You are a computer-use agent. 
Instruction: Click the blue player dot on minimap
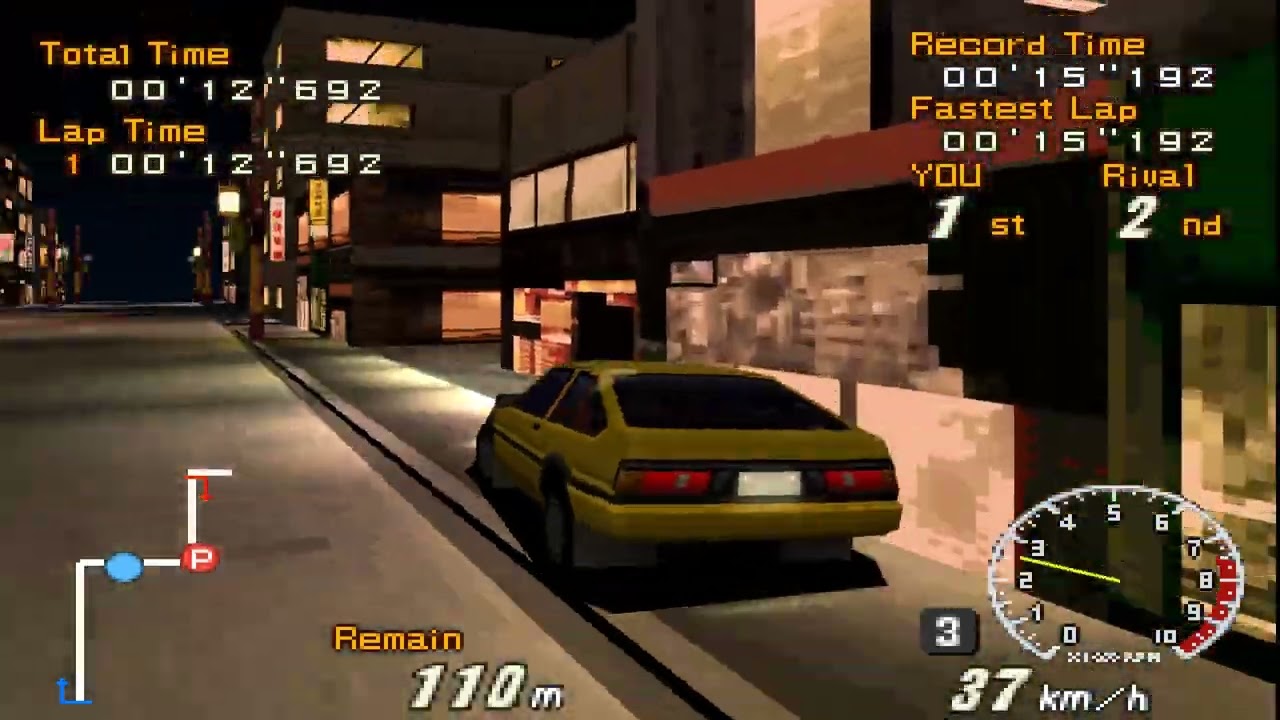click(x=123, y=566)
